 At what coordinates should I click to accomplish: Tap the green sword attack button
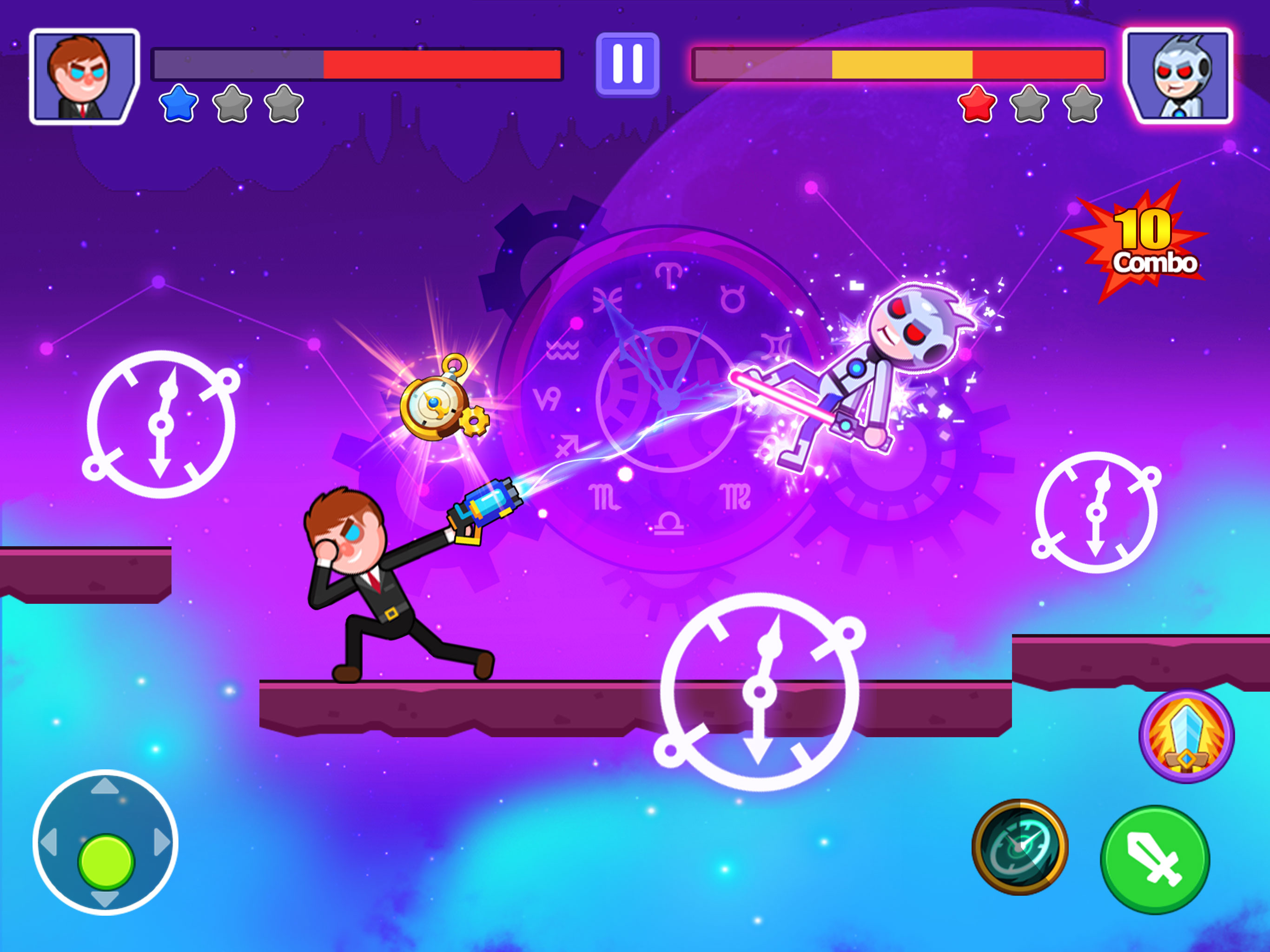click(x=1155, y=859)
